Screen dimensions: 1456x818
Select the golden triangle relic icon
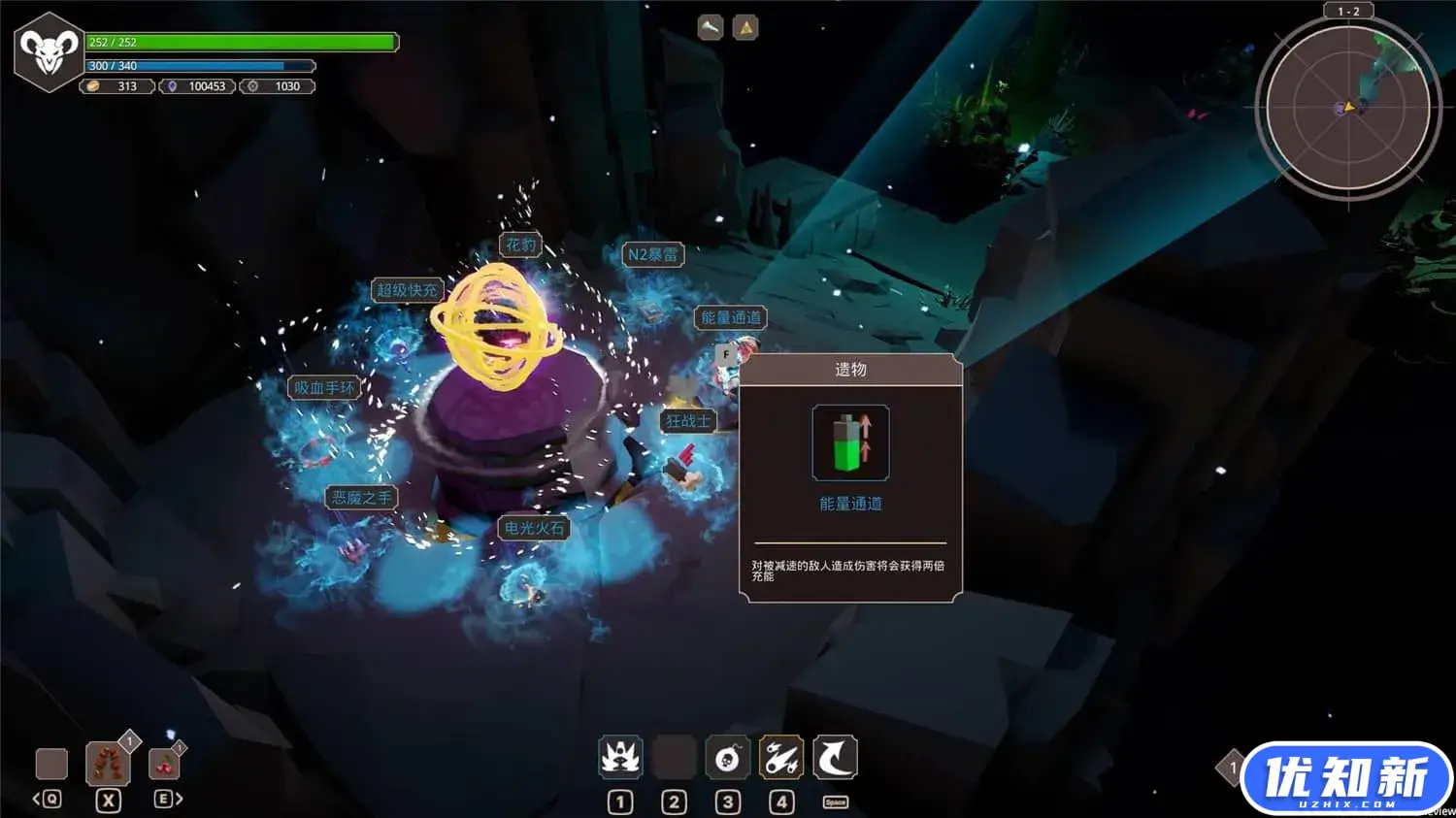[x=745, y=28]
